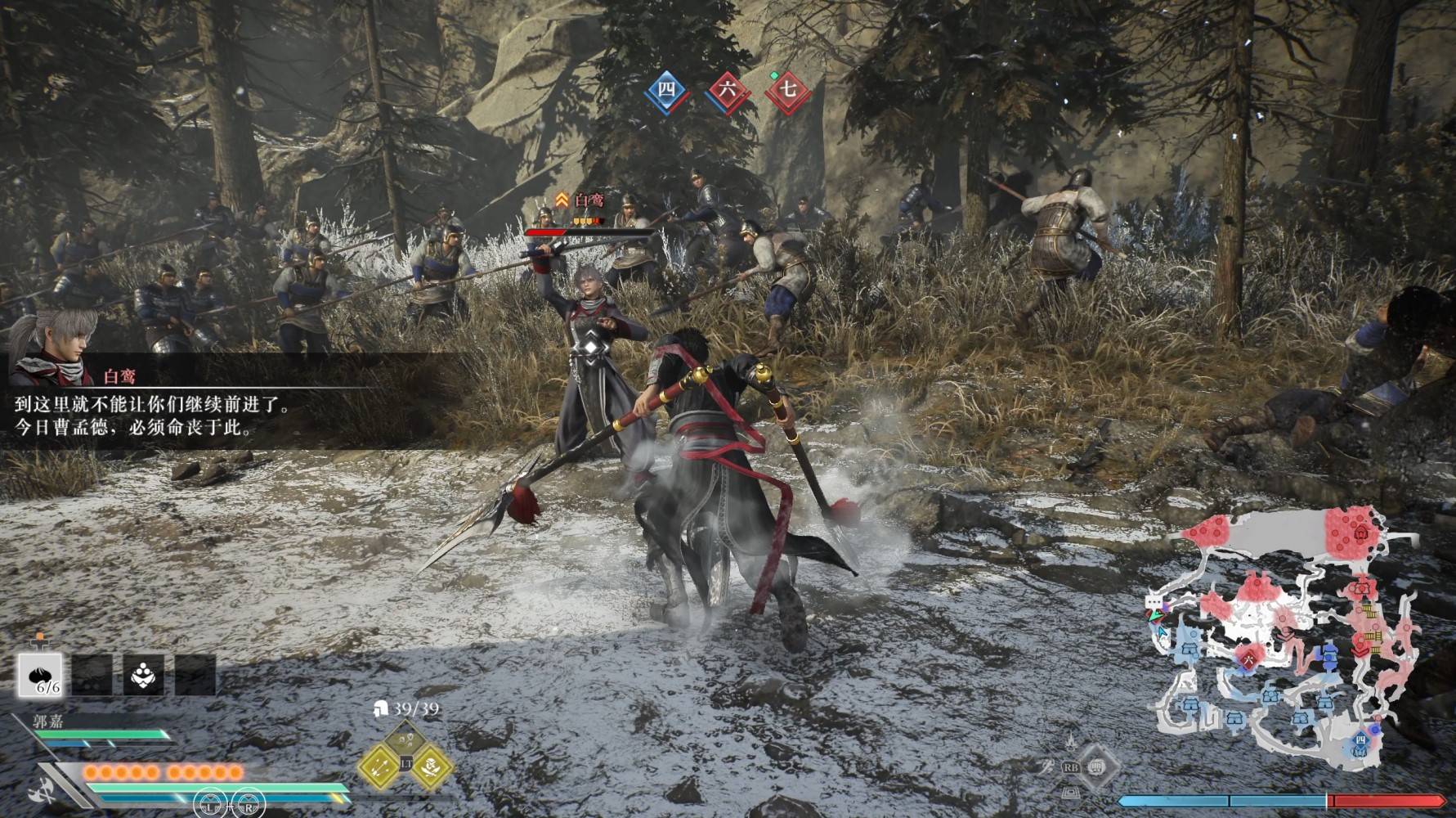The image size is (1456, 818).
Task: Select the fist skill diamond icon
Action: [x=1098, y=767]
